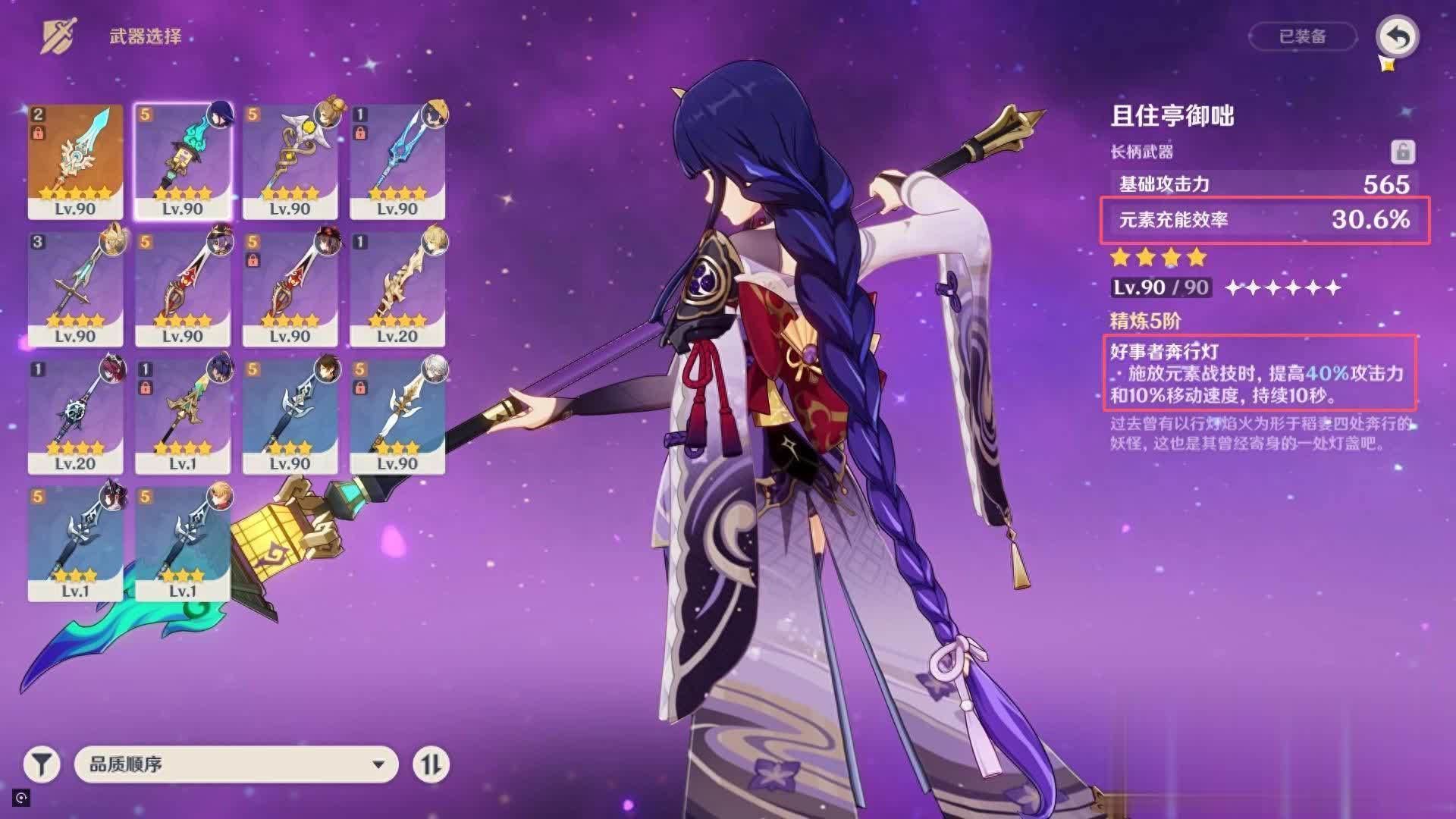Open the weapon filter funnel button
The height and width of the screenshot is (819, 1456).
tap(42, 764)
